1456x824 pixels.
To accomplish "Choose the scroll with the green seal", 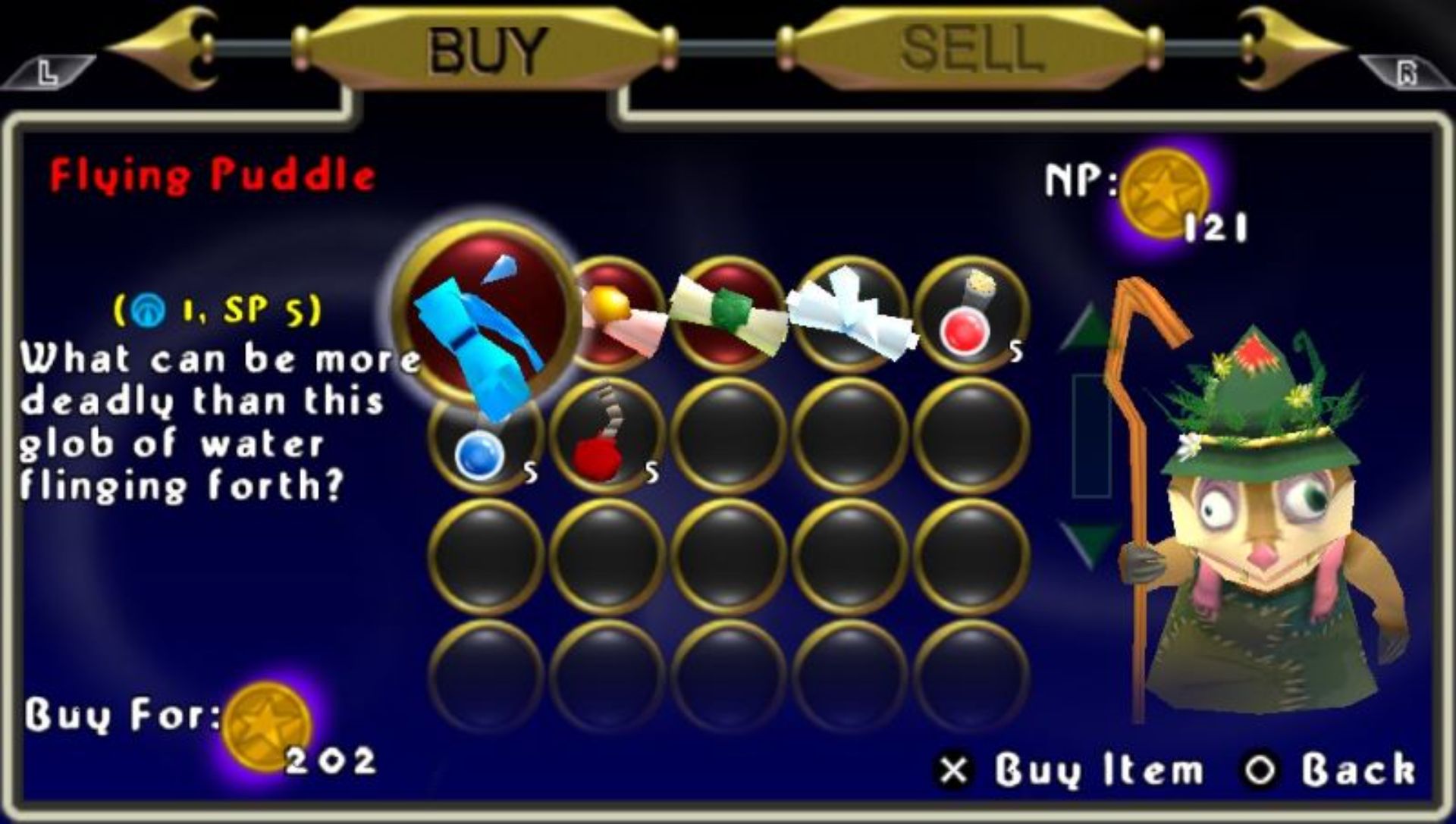I will [x=728, y=315].
